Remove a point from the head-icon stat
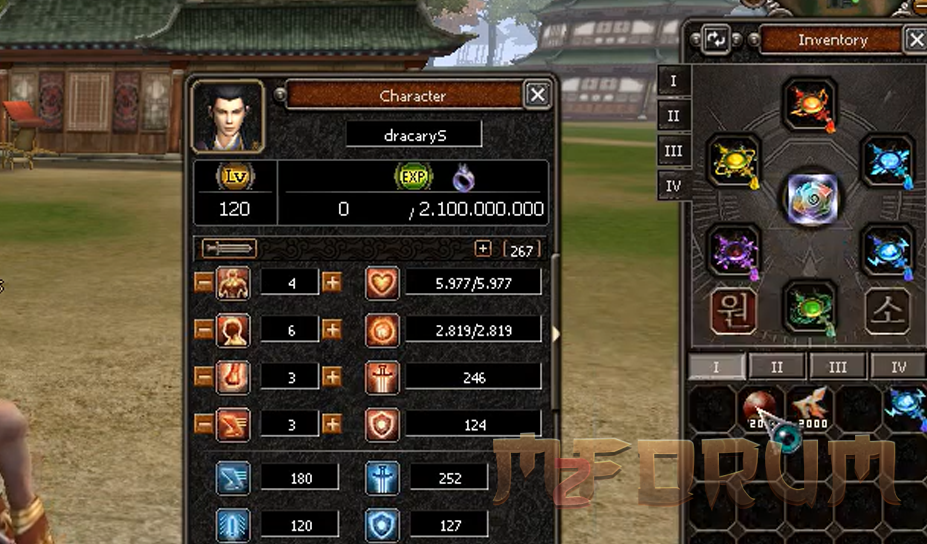The image size is (927, 544). (x=203, y=330)
